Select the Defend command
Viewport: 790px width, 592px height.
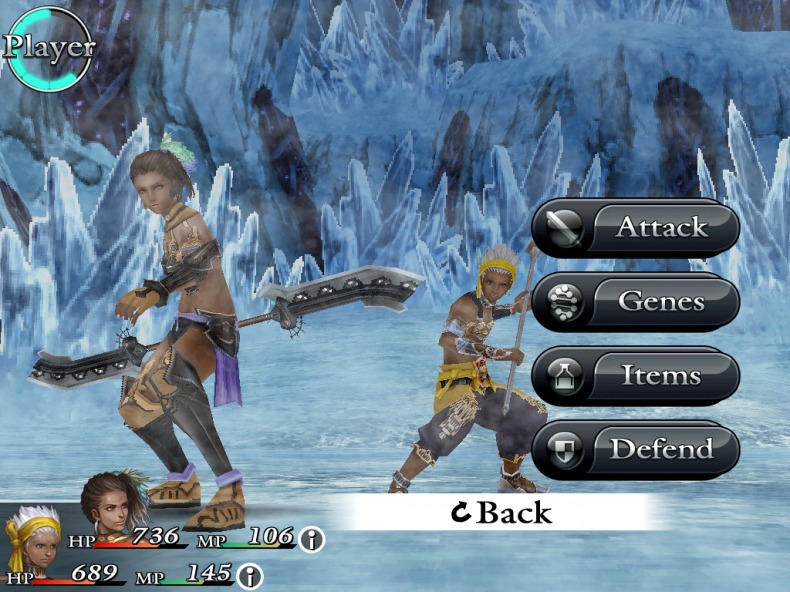(x=636, y=450)
